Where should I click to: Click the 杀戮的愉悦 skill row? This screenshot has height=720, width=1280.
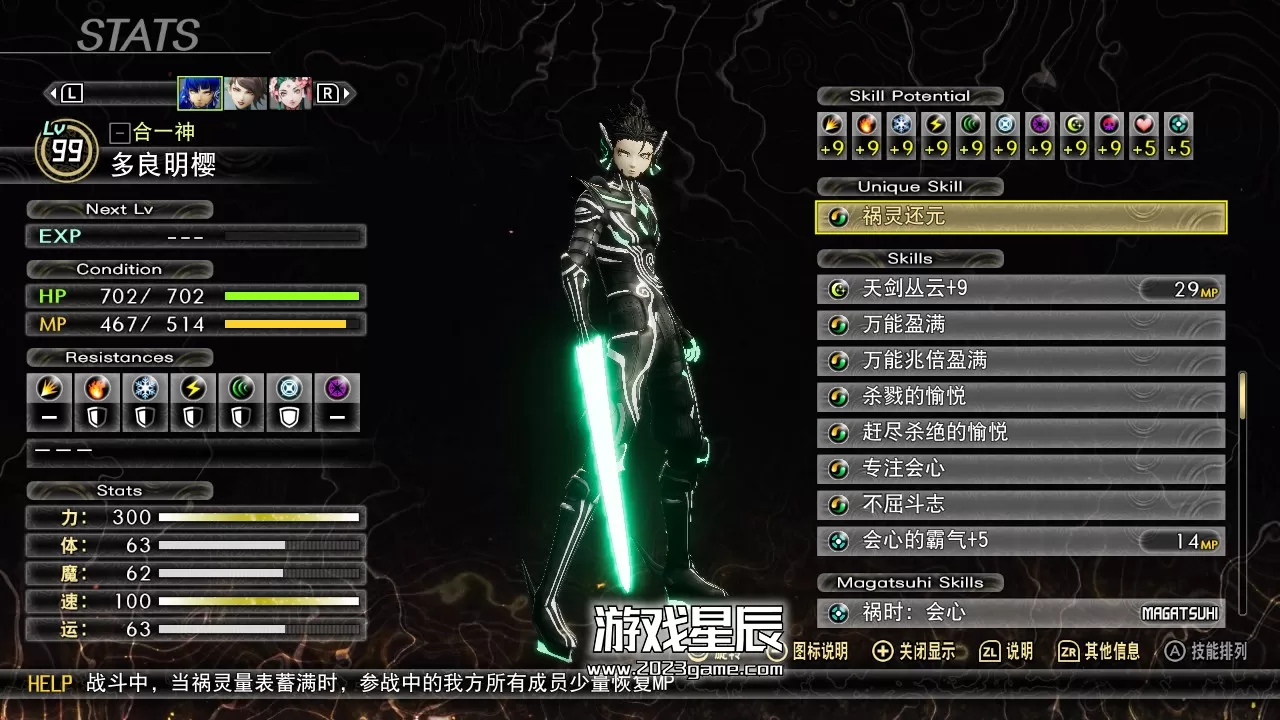pyautogui.click(x=1020, y=397)
